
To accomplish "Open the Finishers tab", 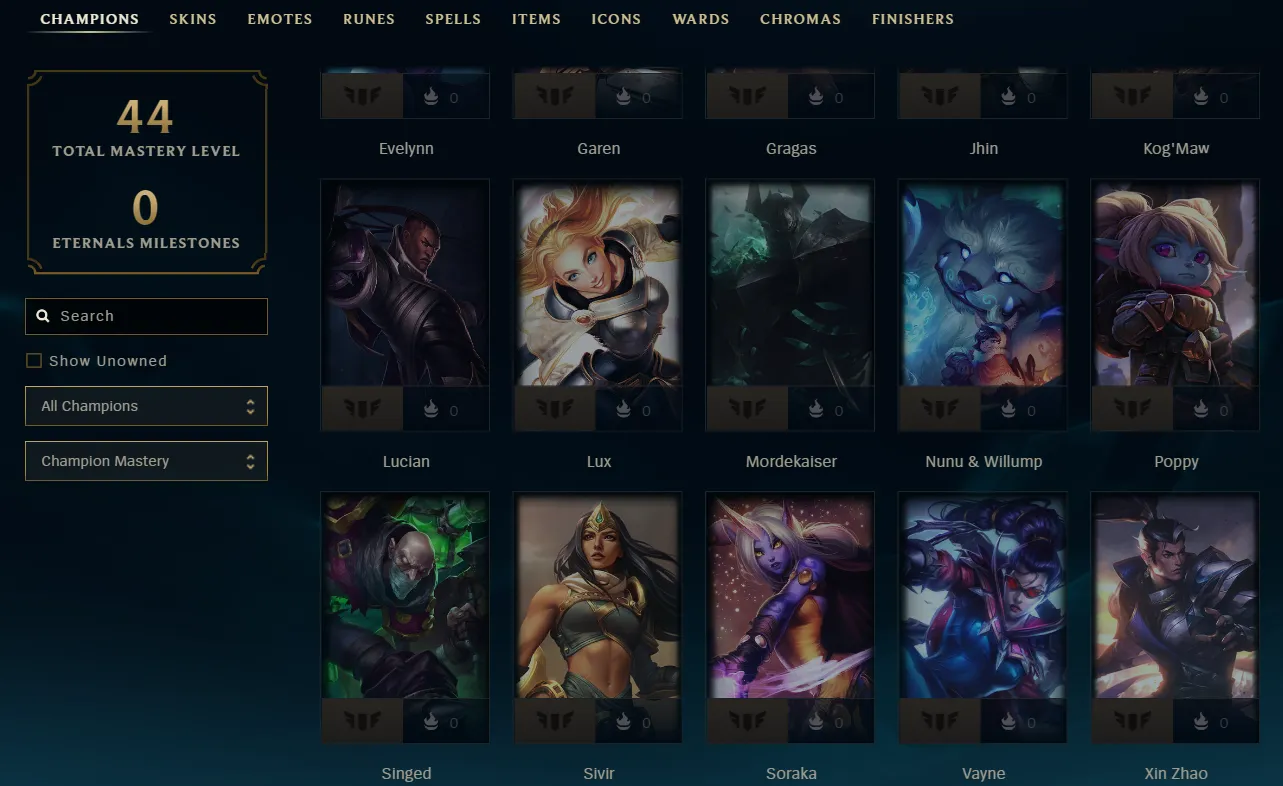I will click(913, 19).
